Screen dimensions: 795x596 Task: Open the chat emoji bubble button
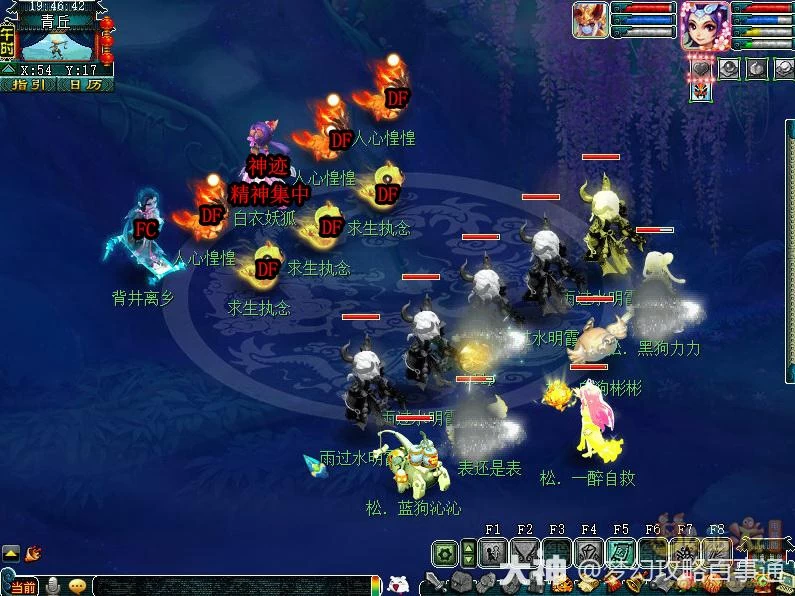pos(78,587)
